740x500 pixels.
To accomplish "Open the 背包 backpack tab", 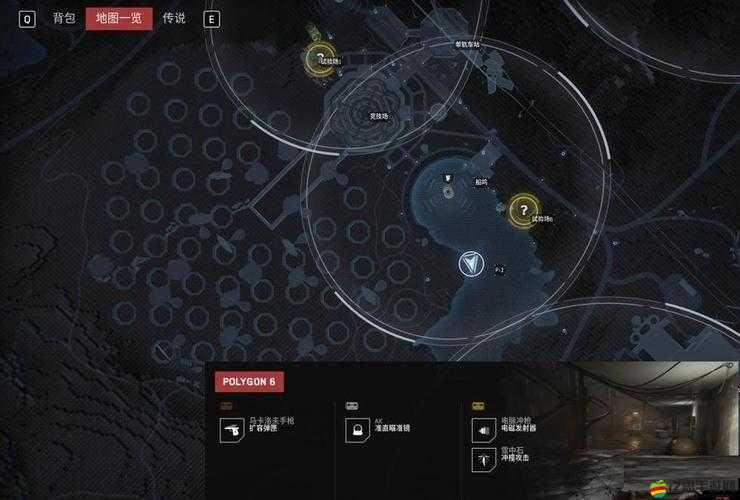I will pos(64,18).
